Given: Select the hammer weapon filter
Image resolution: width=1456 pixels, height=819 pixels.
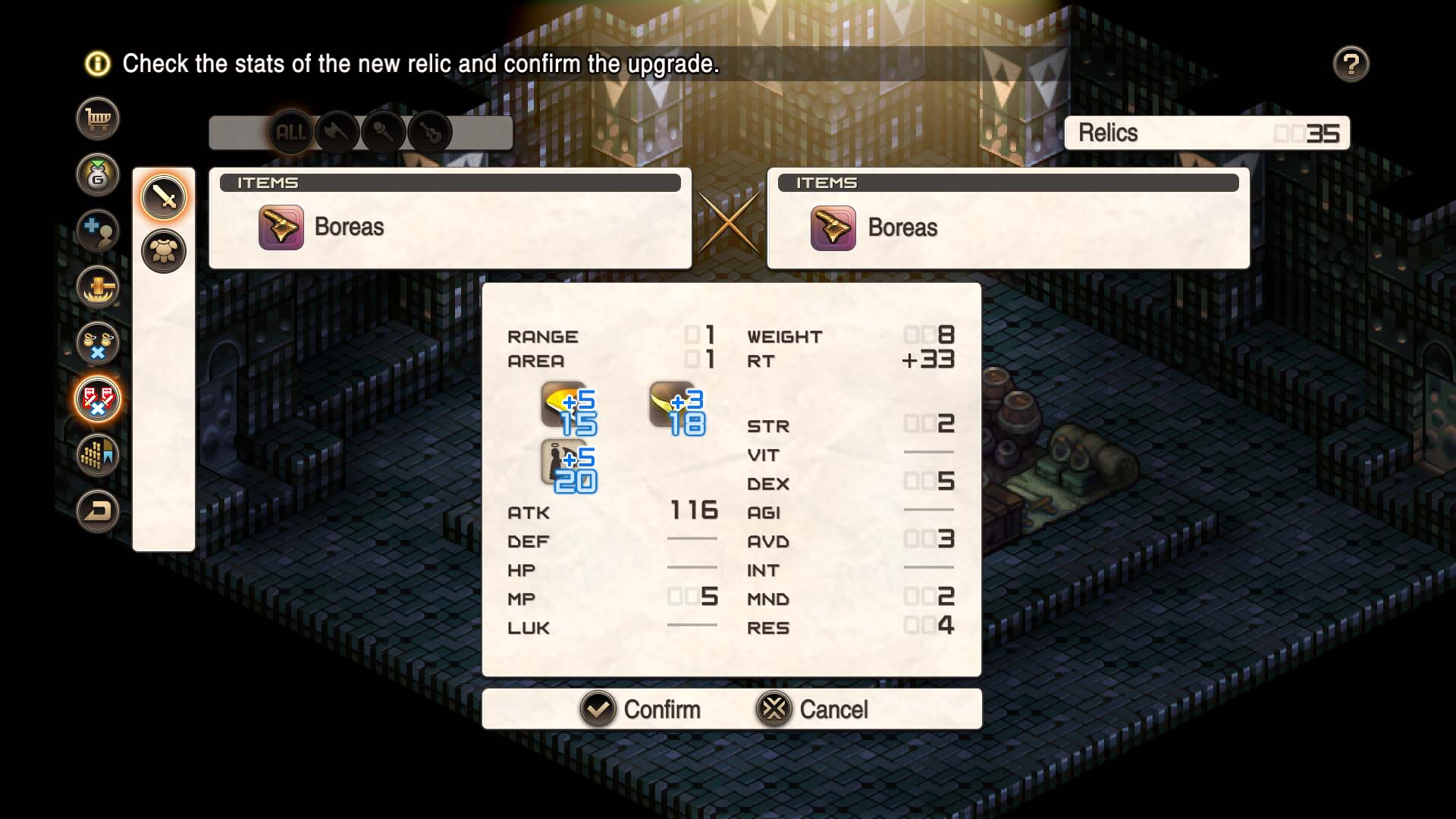Looking at the screenshot, I should coord(385,131).
